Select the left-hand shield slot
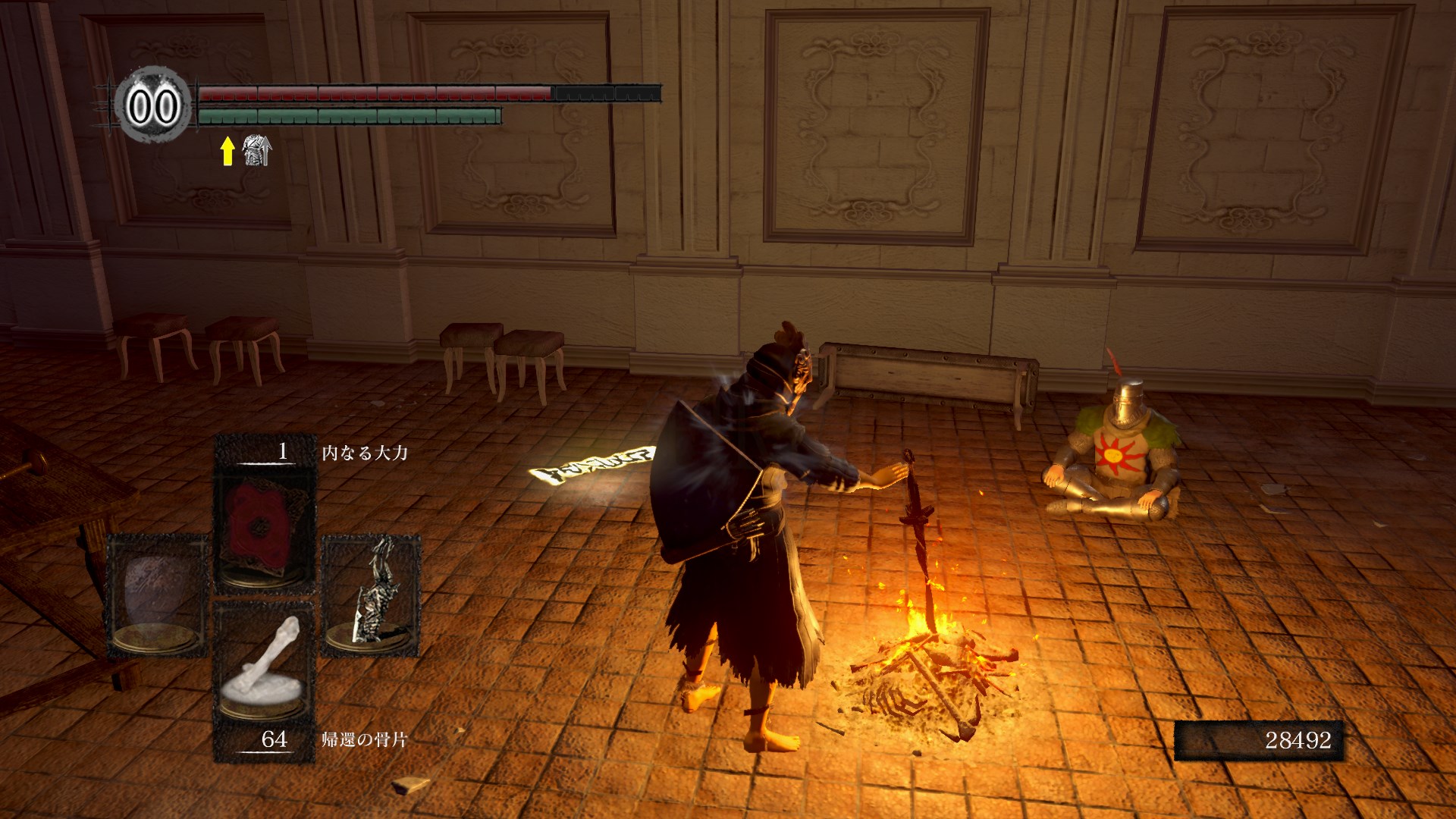Screen dimensions: 1456x819 click(157, 595)
